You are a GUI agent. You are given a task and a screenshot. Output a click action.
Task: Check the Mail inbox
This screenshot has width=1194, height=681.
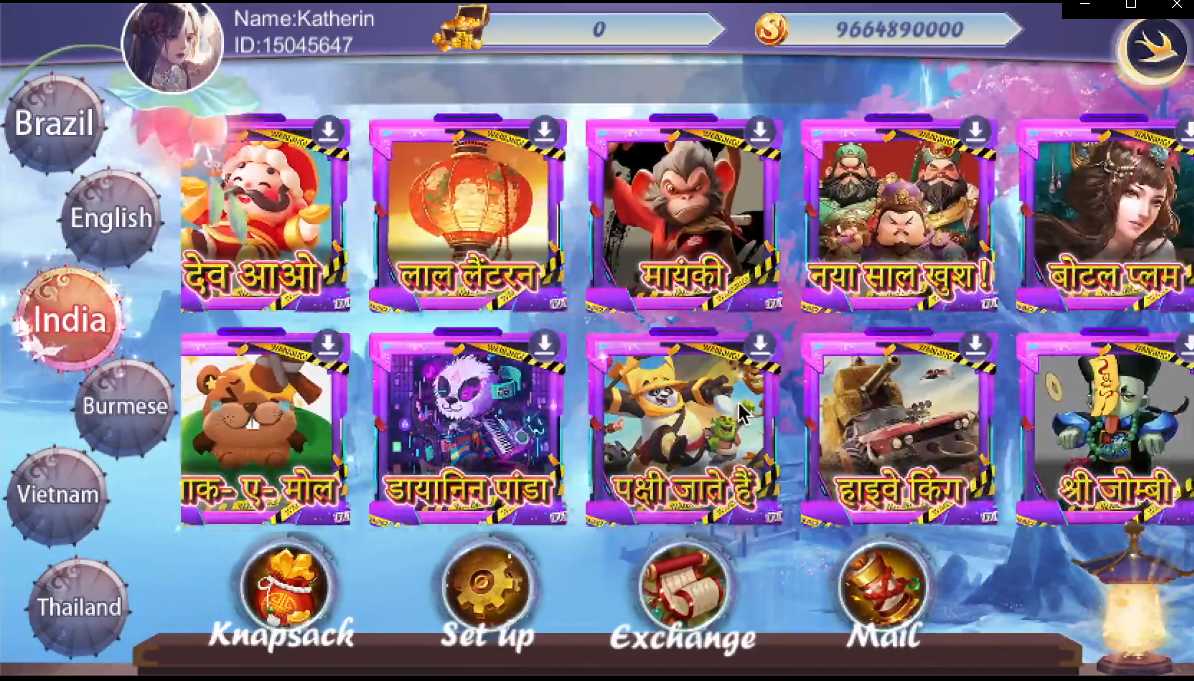click(884, 588)
